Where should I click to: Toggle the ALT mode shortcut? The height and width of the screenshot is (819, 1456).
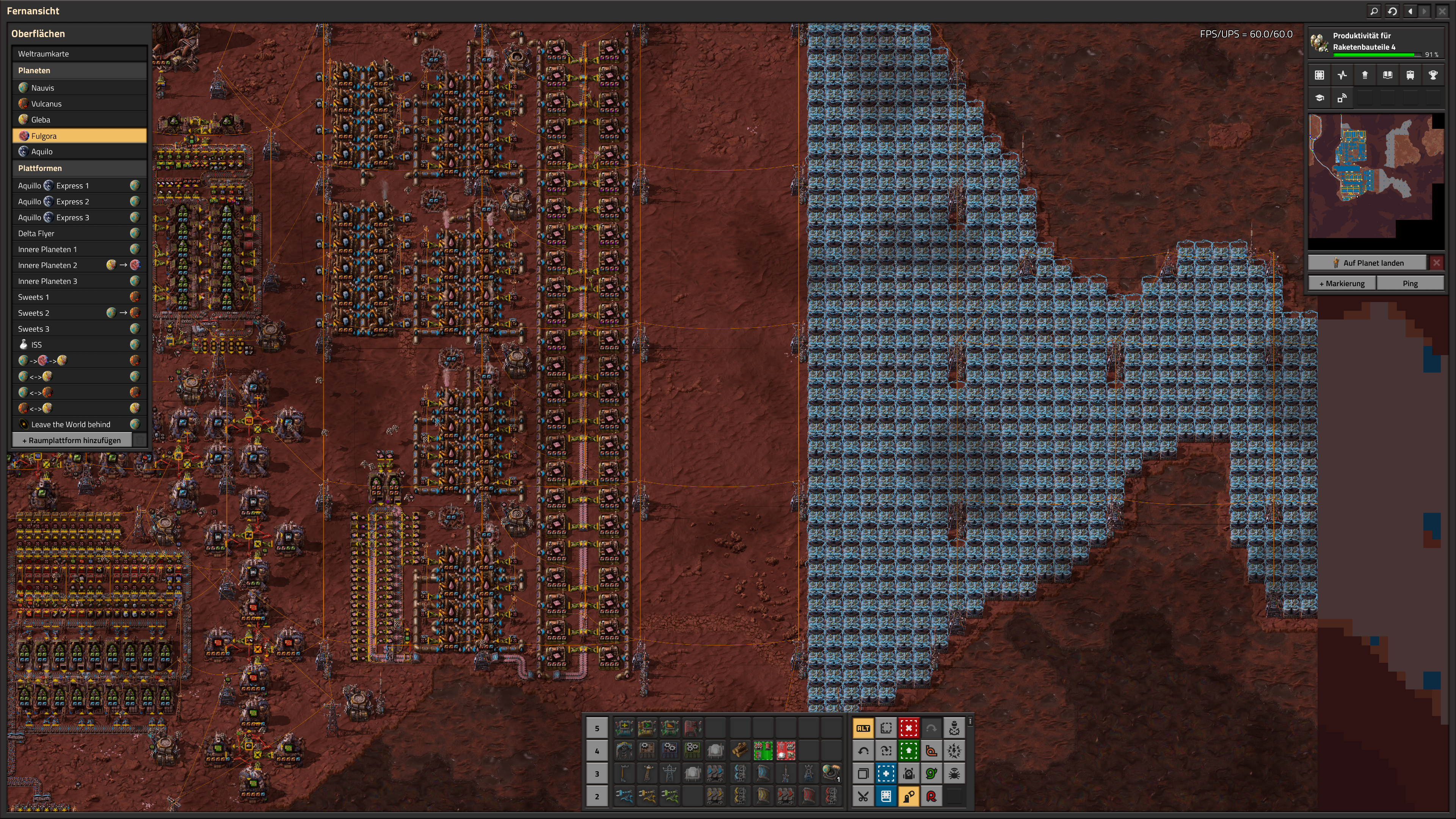point(863,729)
